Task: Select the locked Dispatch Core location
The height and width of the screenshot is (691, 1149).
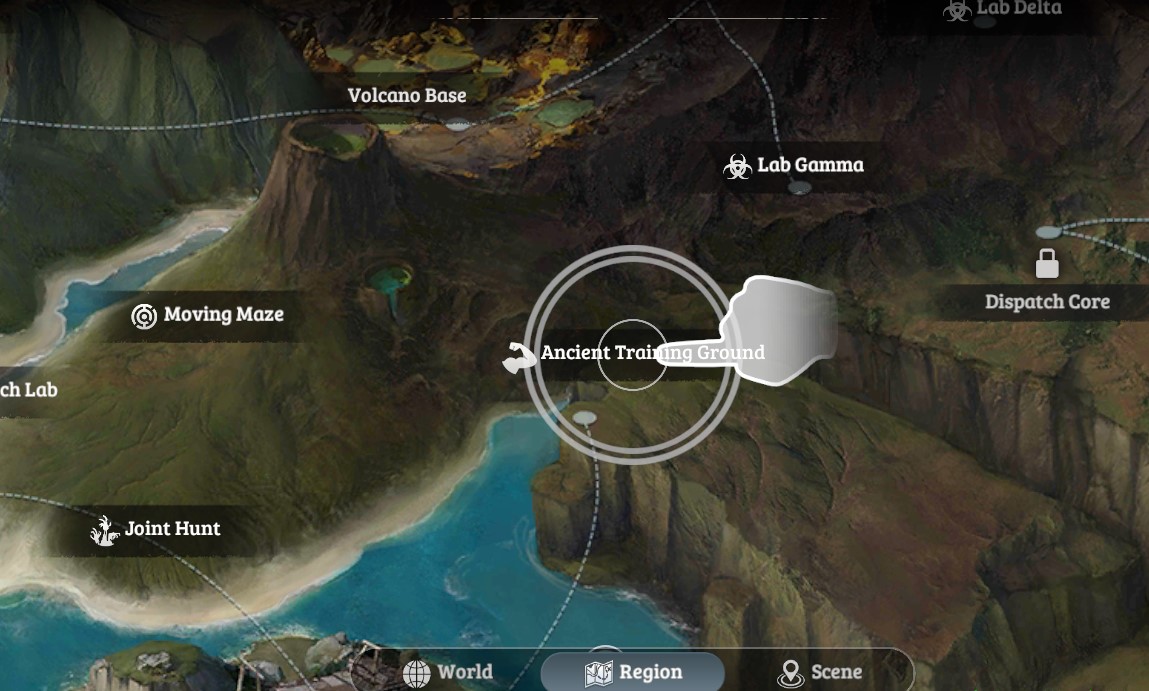Action: (1047, 301)
